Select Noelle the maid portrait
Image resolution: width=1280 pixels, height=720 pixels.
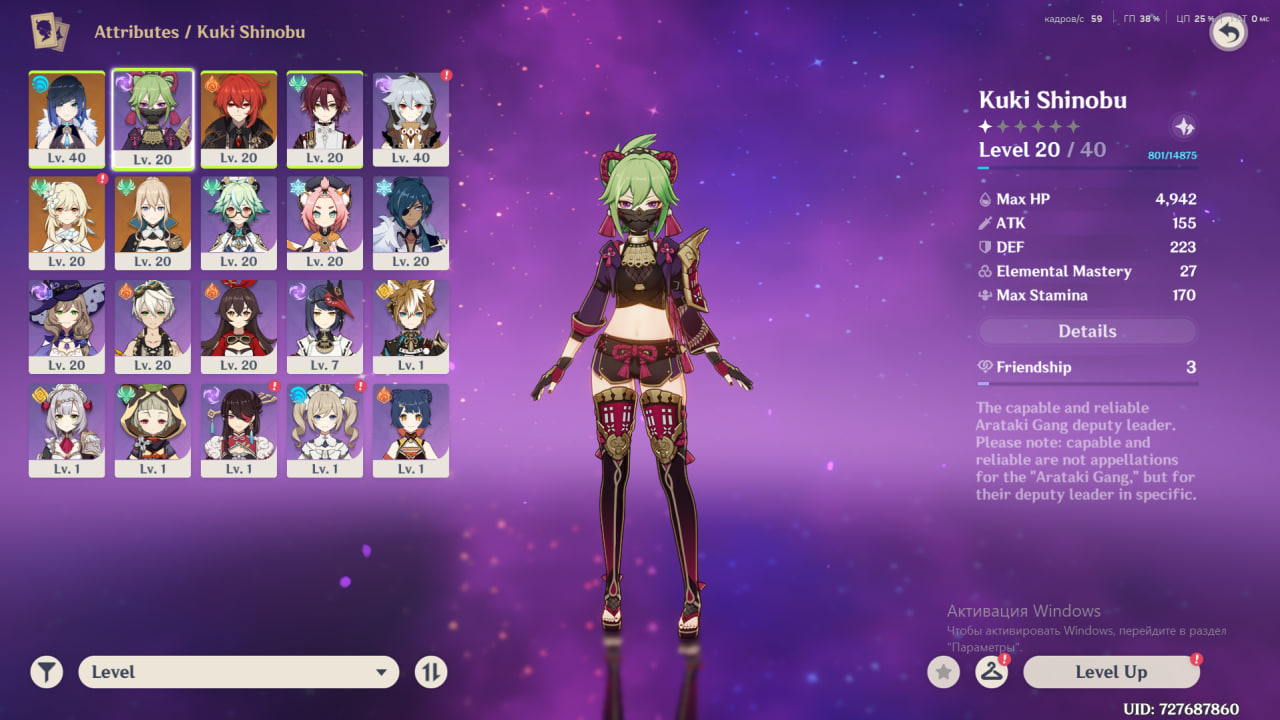(x=67, y=430)
